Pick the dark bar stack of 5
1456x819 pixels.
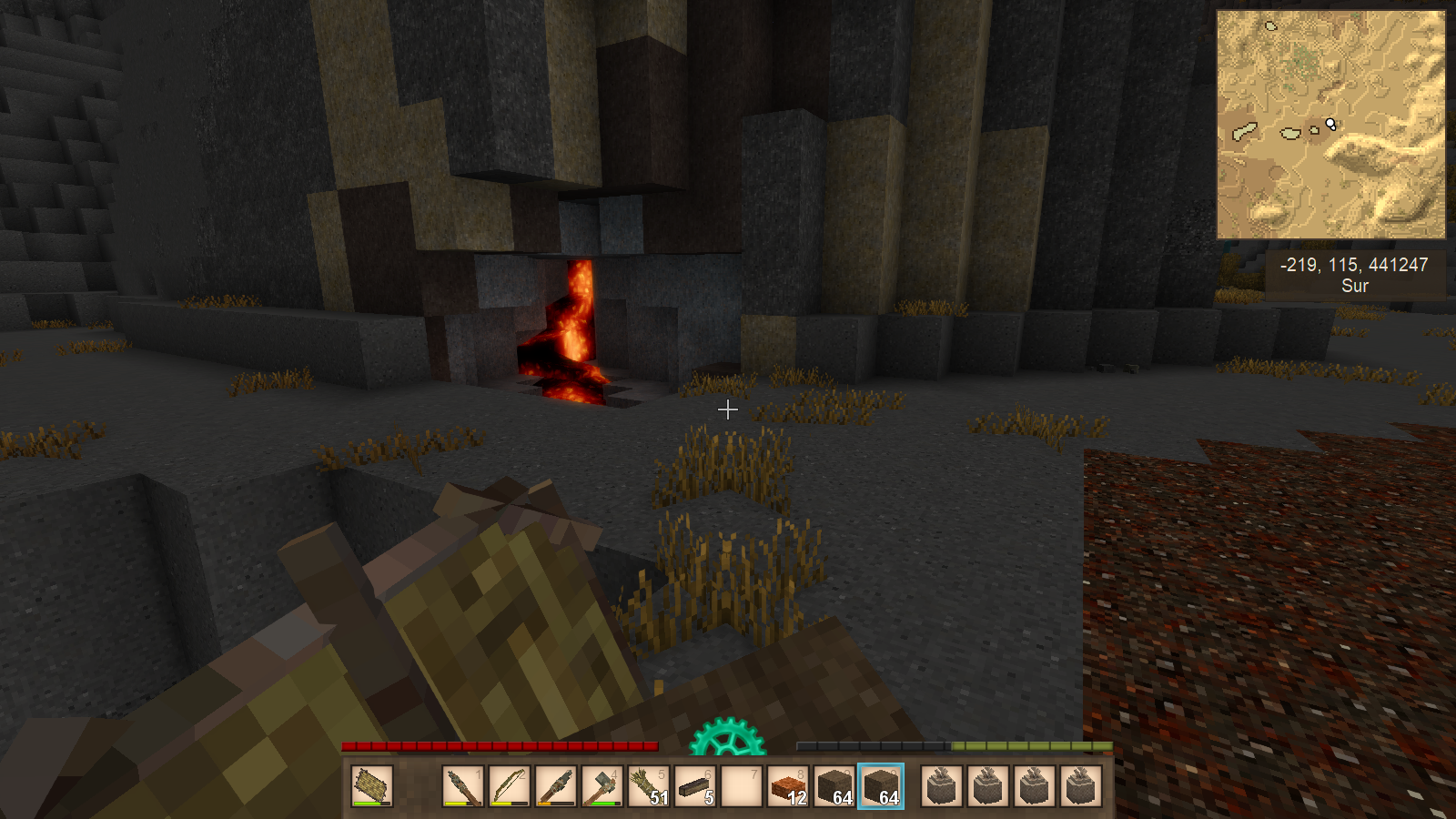tap(695, 785)
